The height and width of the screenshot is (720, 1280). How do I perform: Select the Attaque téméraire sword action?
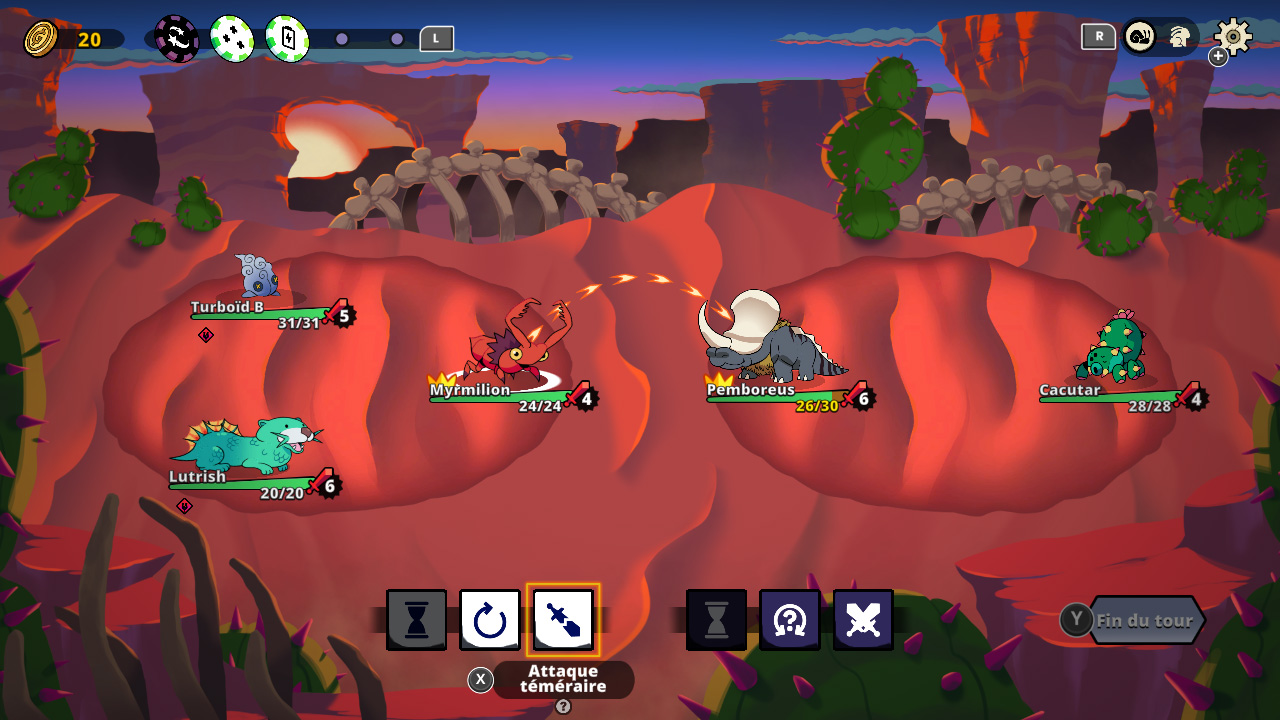pyautogui.click(x=563, y=619)
